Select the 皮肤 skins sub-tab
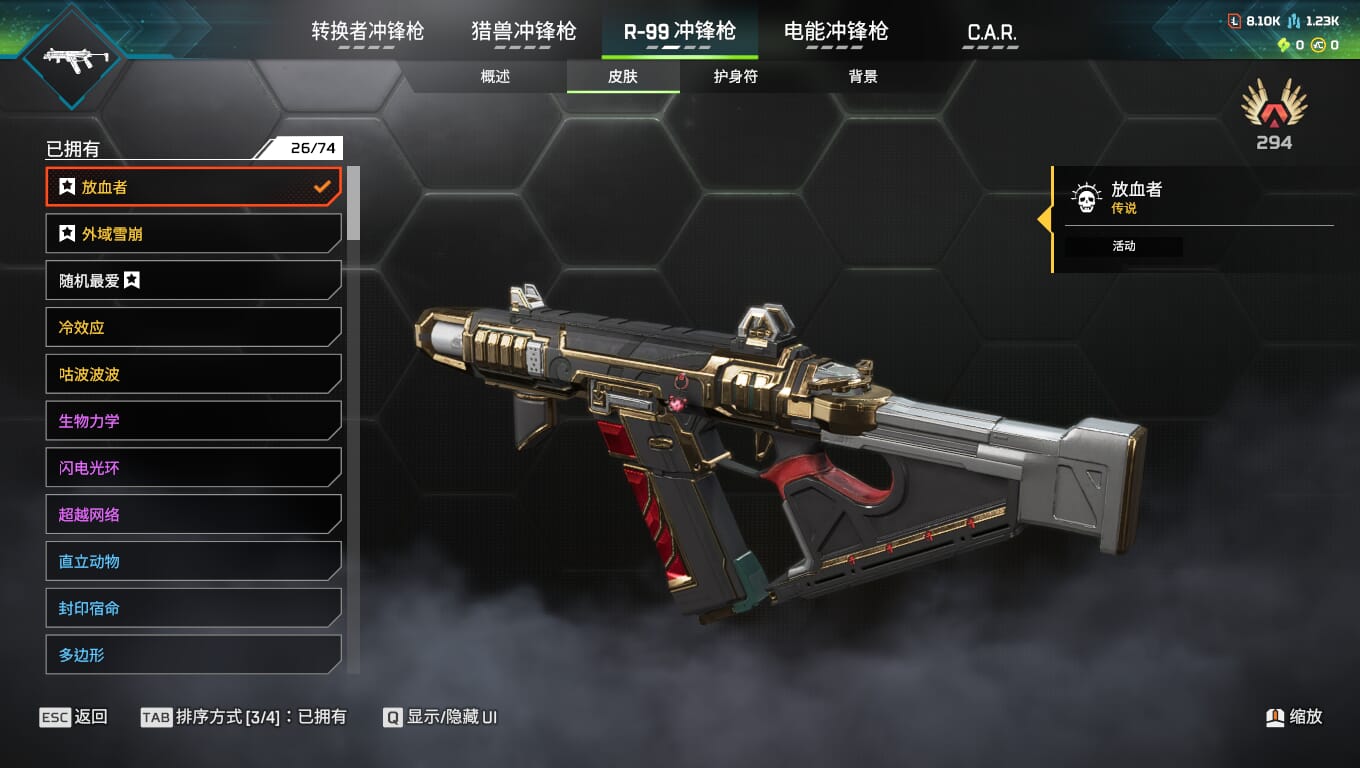The height and width of the screenshot is (768, 1360). click(622, 77)
